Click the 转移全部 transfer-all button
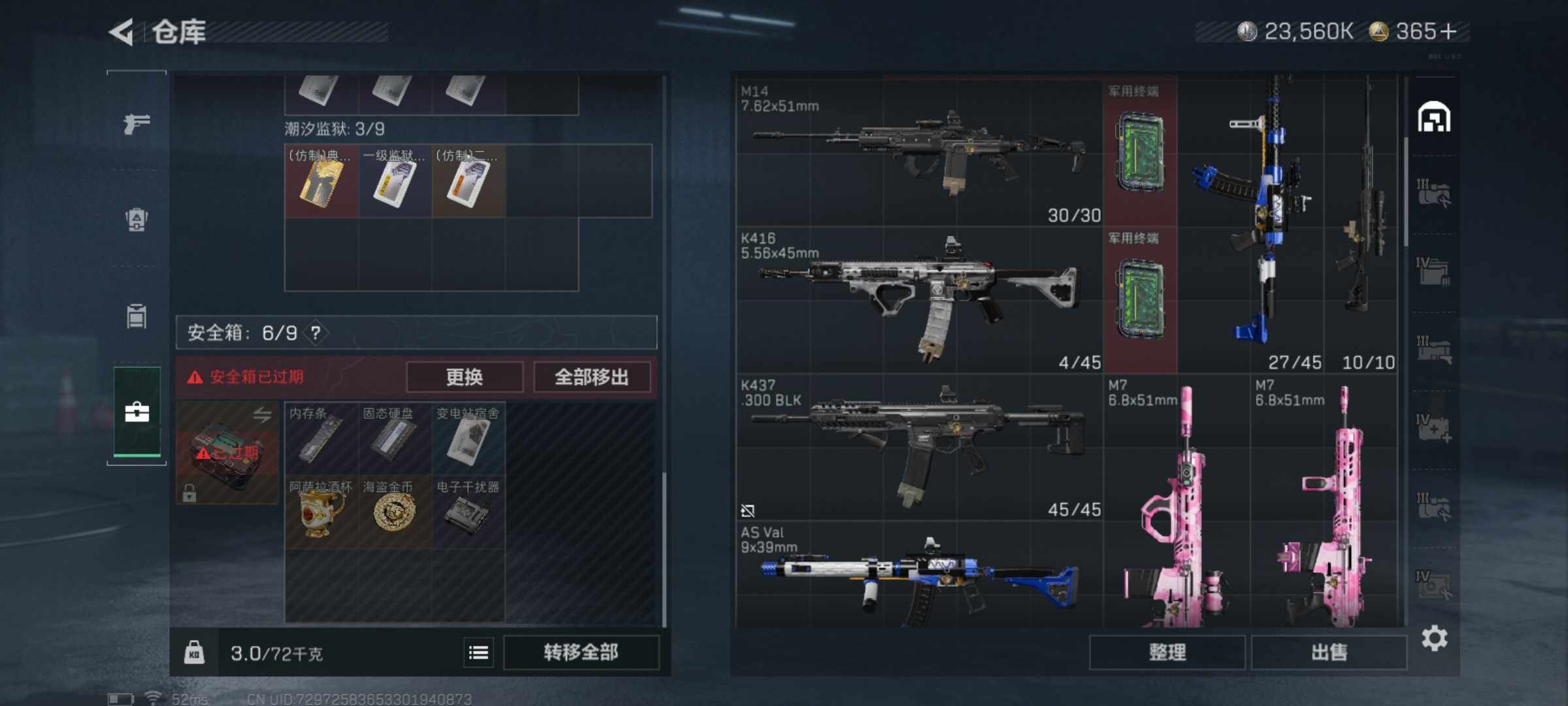This screenshot has width=1568, height=706. (x=581, y=652)
